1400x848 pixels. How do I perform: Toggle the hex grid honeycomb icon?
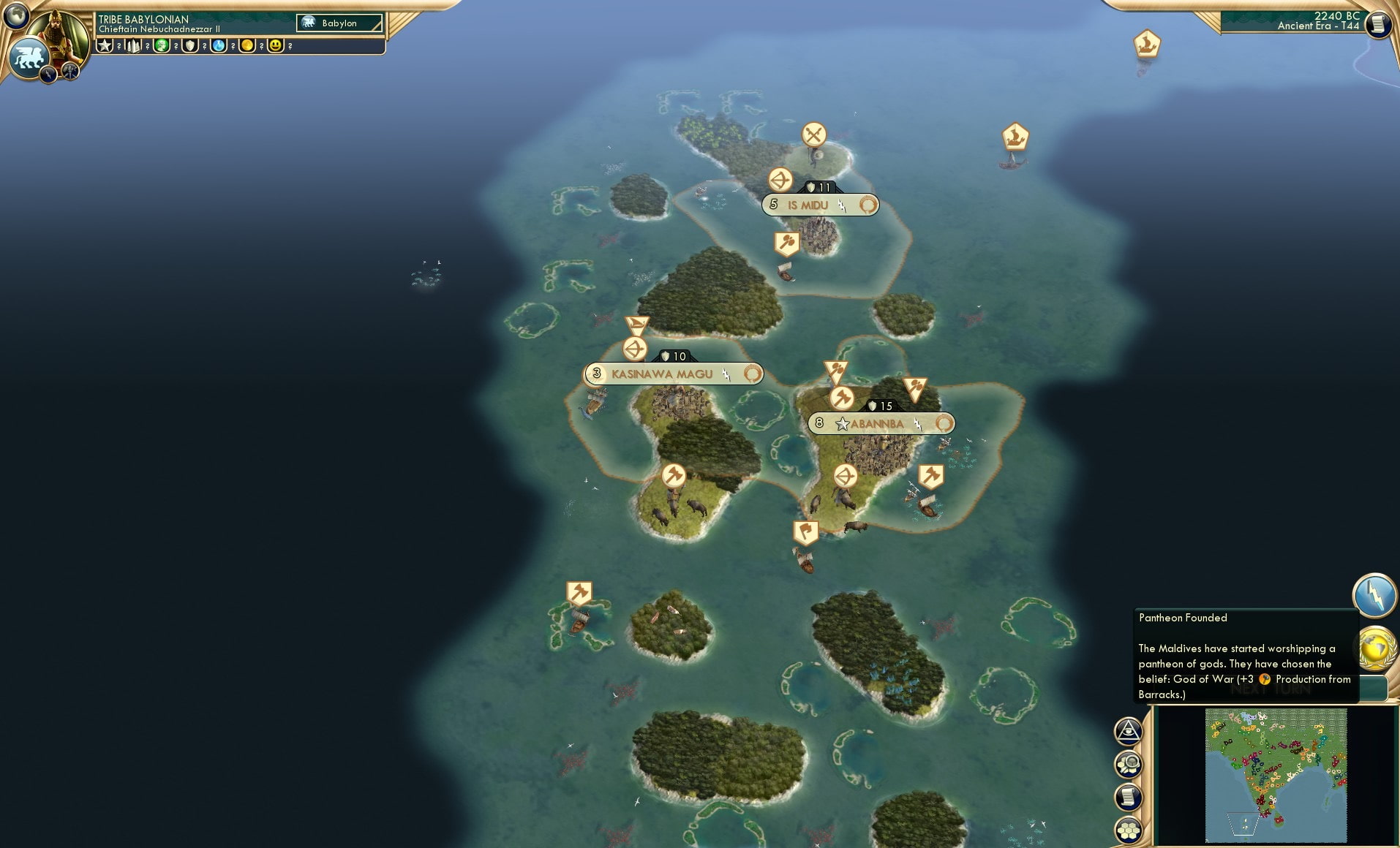coord(1129,830)
